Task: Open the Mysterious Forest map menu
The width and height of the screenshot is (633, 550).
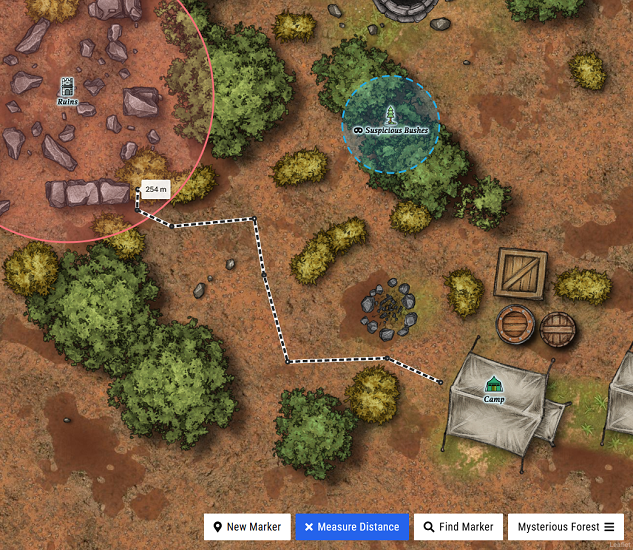Action: [566, 527]
